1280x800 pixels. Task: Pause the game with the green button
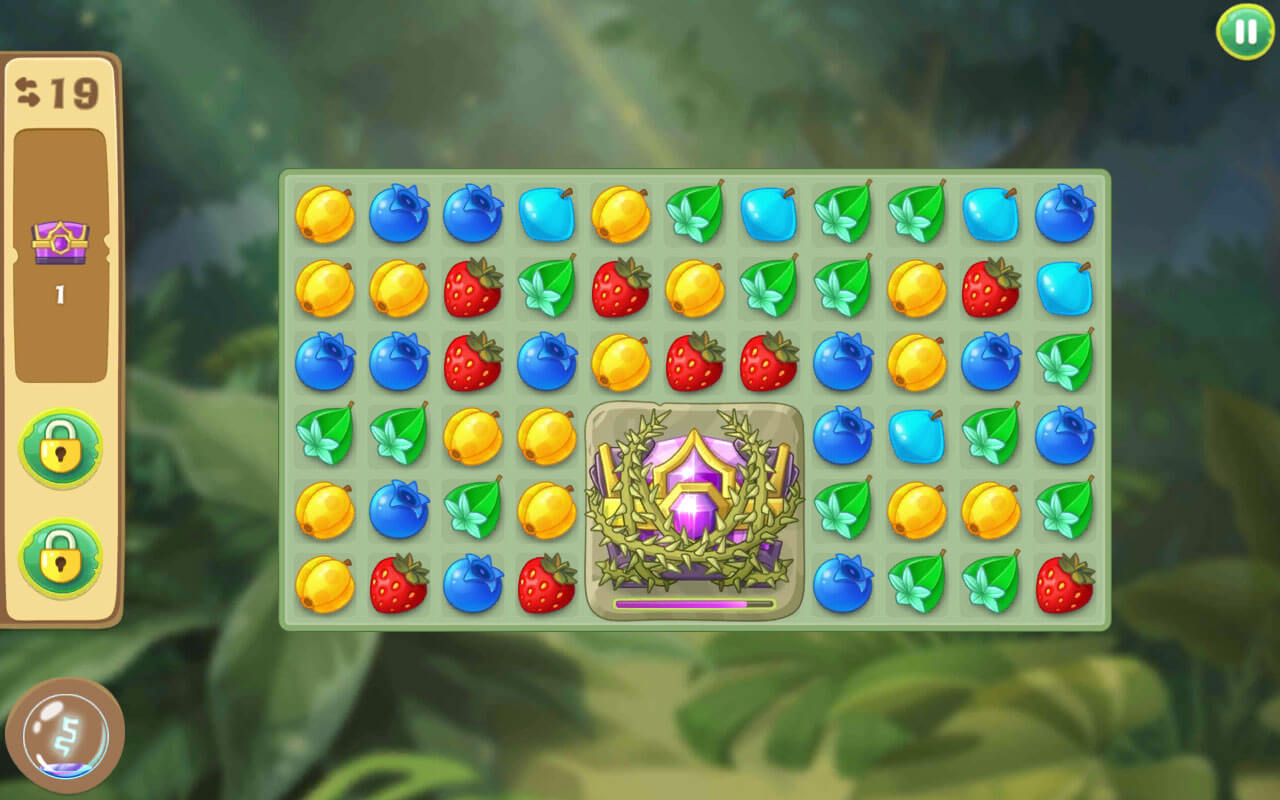(1245, 32)
